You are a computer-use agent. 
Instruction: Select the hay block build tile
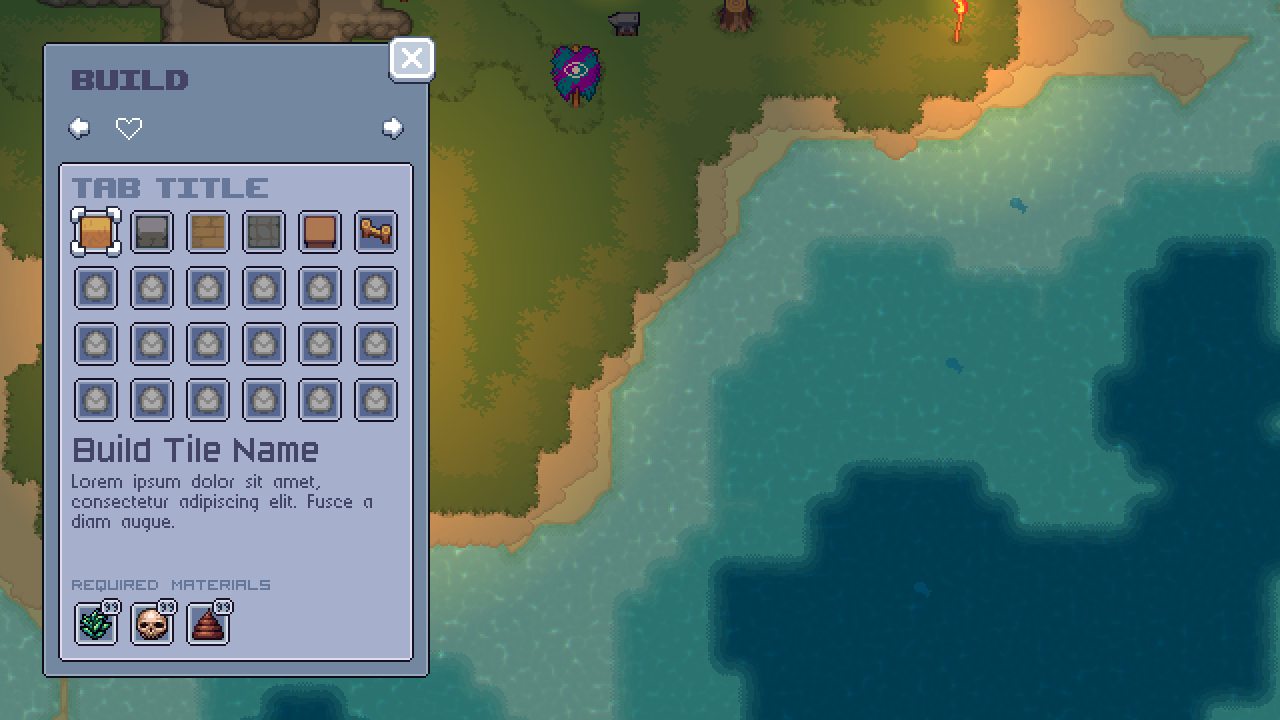pos(96,231)
